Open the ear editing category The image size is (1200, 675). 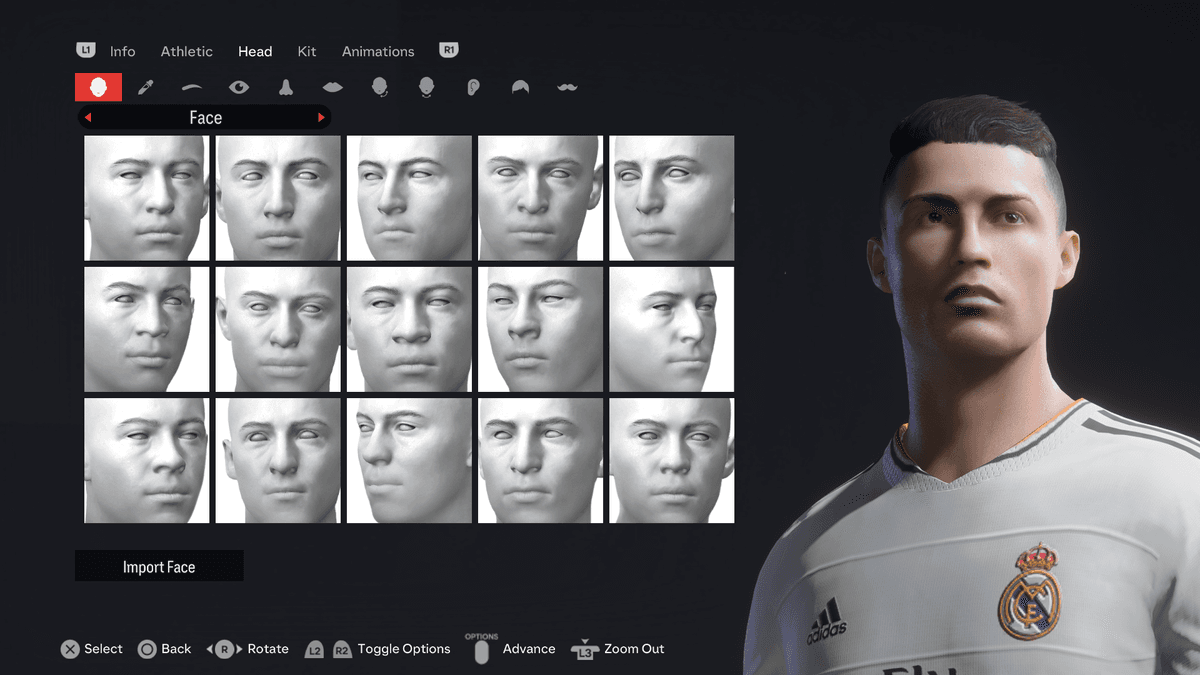coord(474,87)
